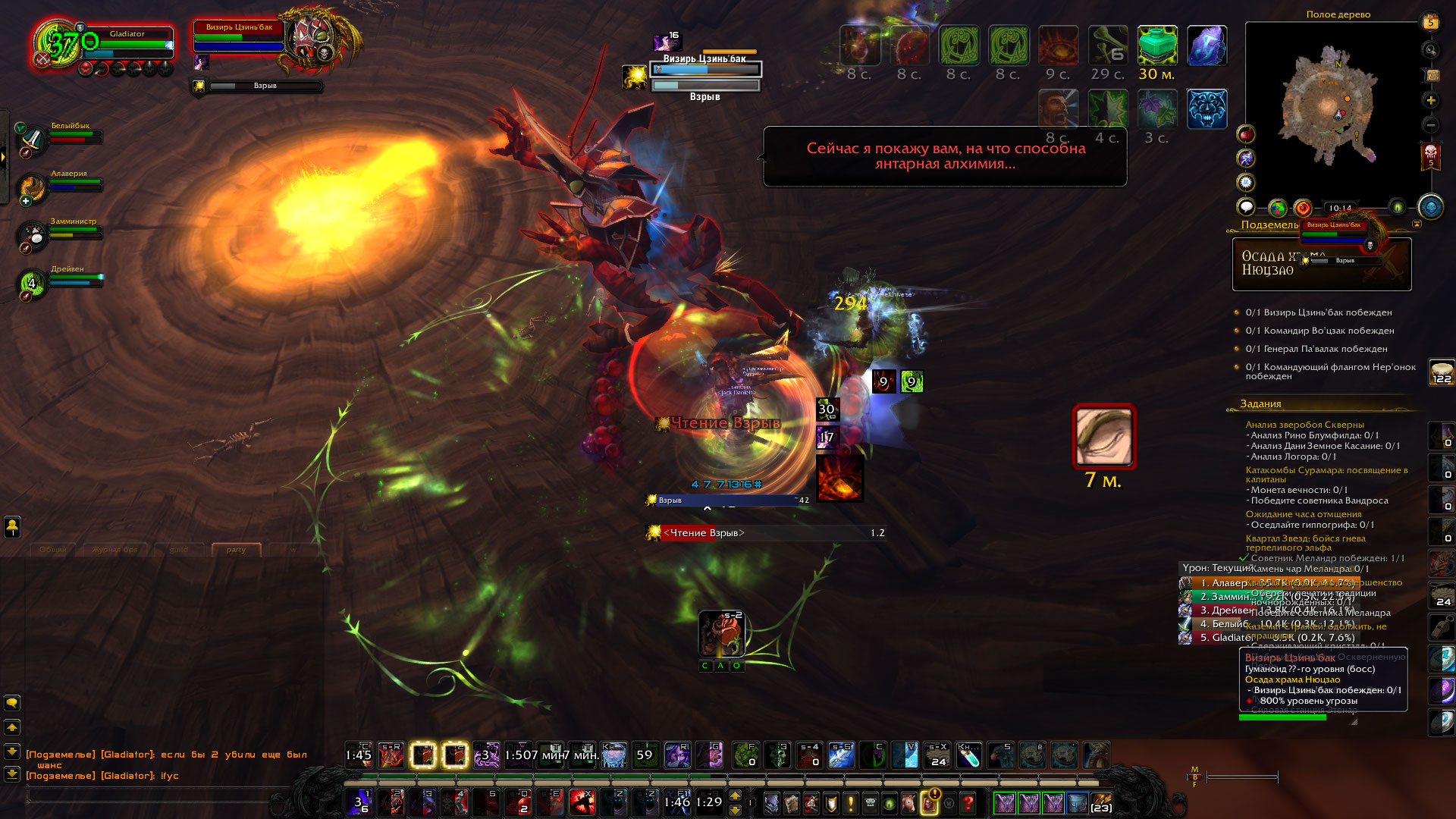Zoom in the minimap with plus button
The width and height of the screenshot is (1456, 819).
[x=1431, y=100]
